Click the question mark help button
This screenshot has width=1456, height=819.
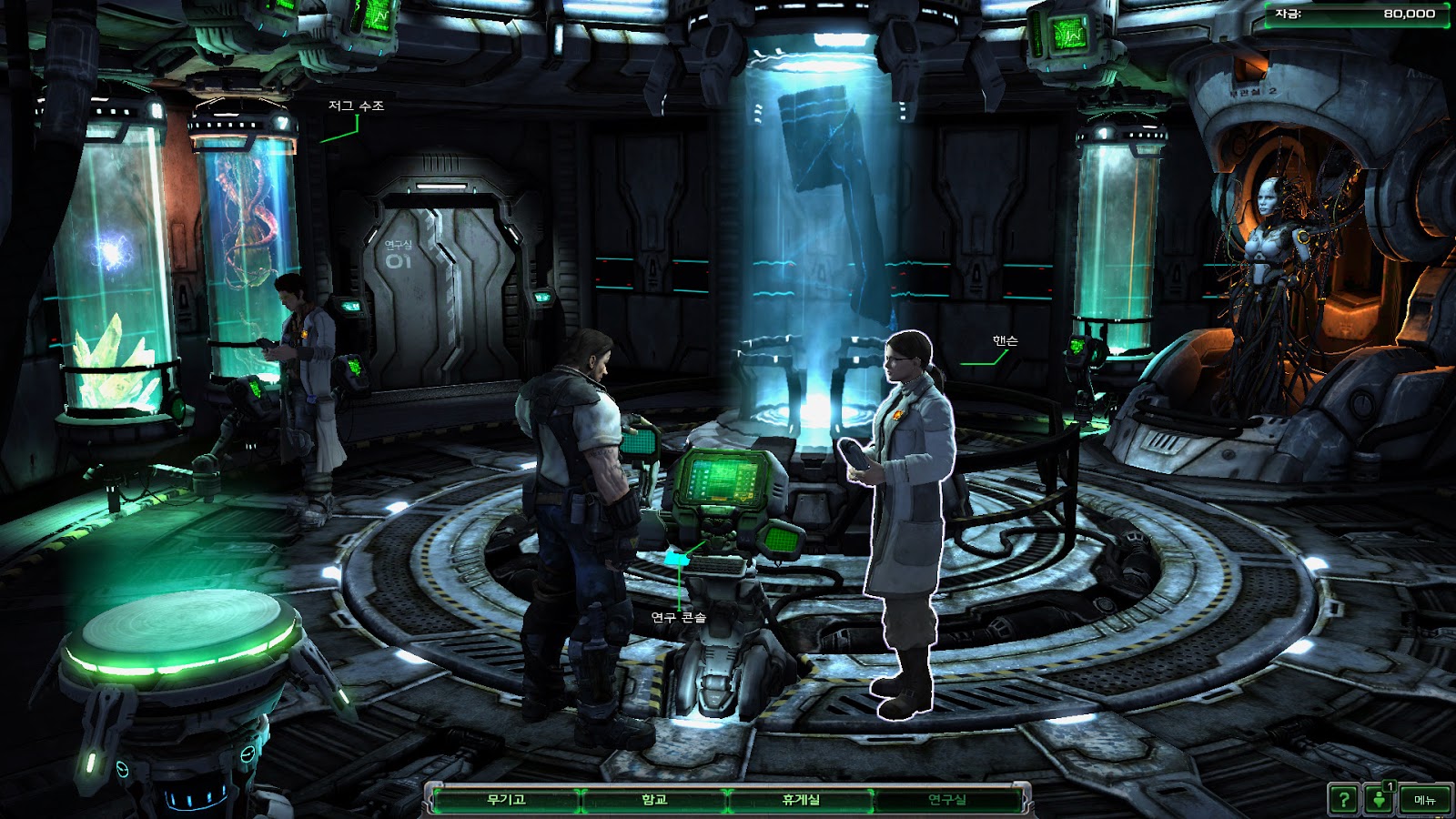pyautogui.click(x=1343, y=800)
